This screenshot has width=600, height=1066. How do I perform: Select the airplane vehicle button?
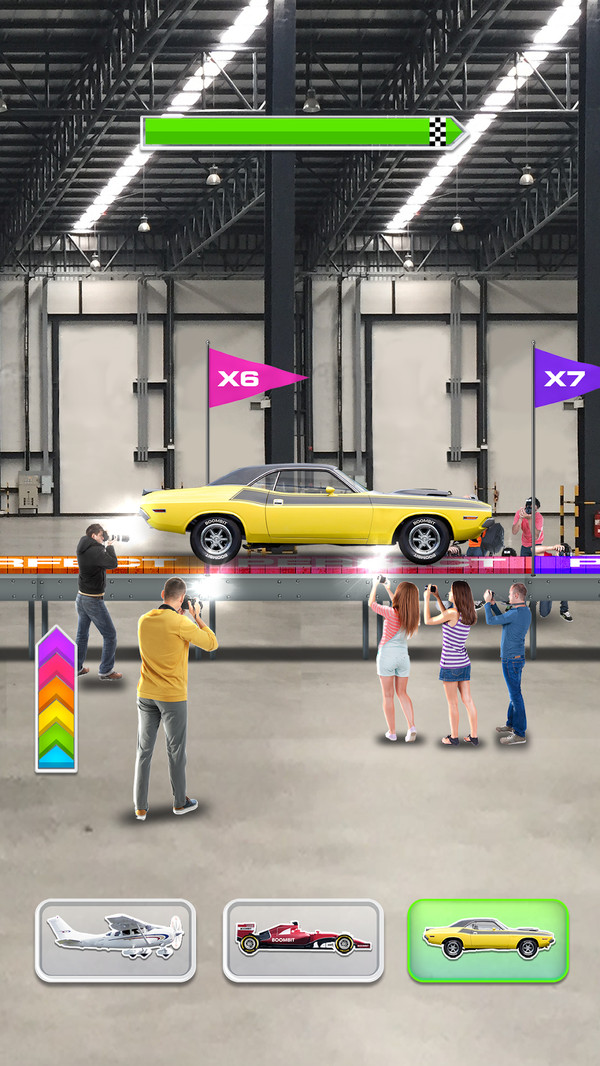(115, 940)
